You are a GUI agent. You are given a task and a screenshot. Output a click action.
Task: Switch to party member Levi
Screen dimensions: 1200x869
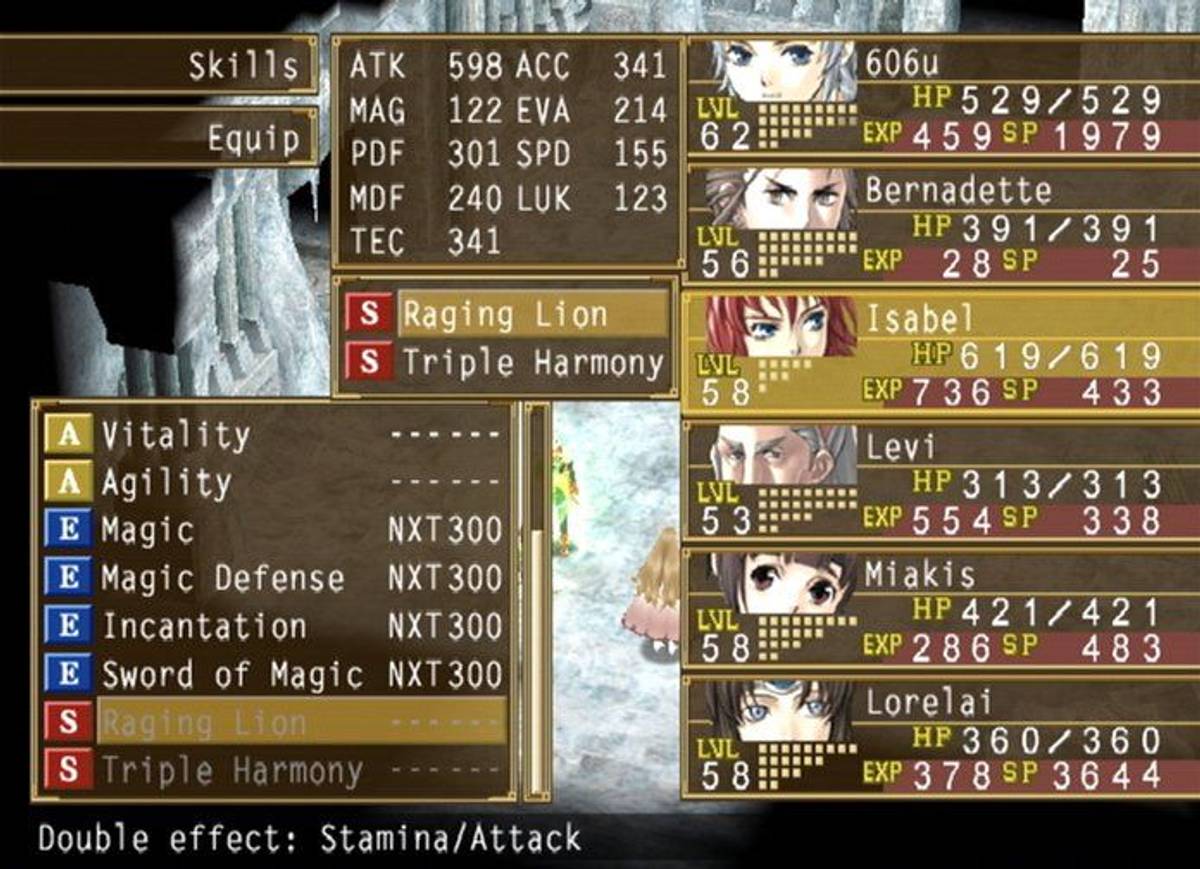[938, 483]
